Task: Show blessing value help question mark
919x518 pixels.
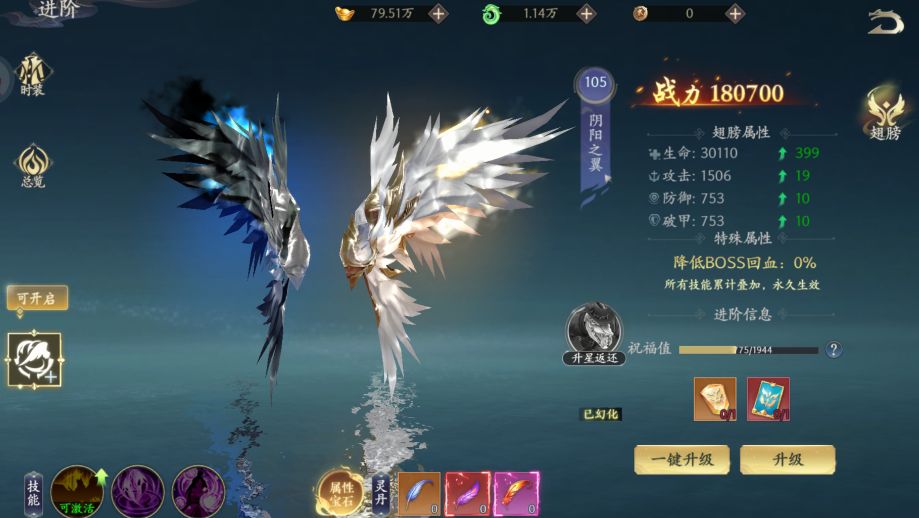Action: pos(833,350)
